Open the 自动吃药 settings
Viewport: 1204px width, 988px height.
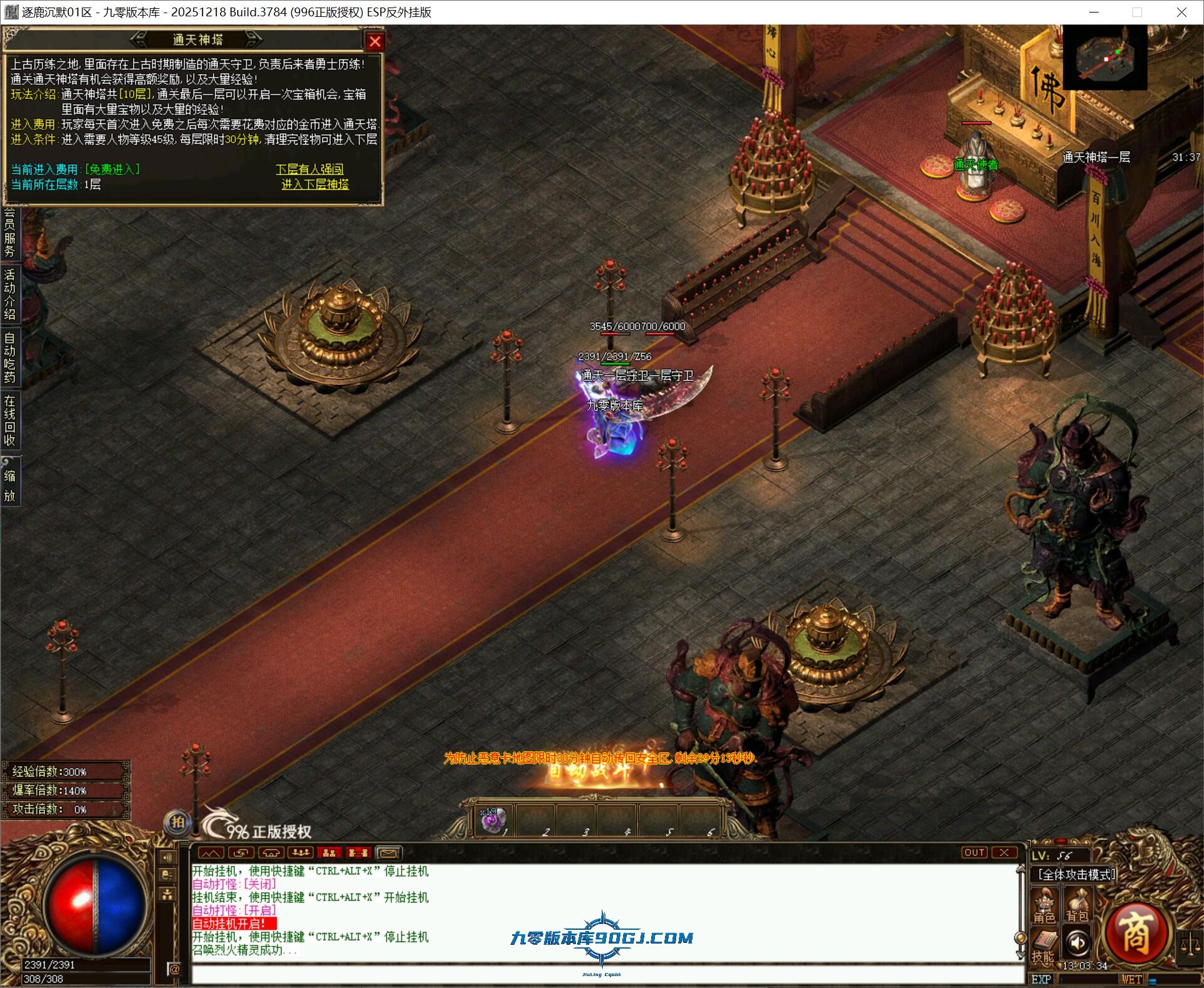click(10, 357)
